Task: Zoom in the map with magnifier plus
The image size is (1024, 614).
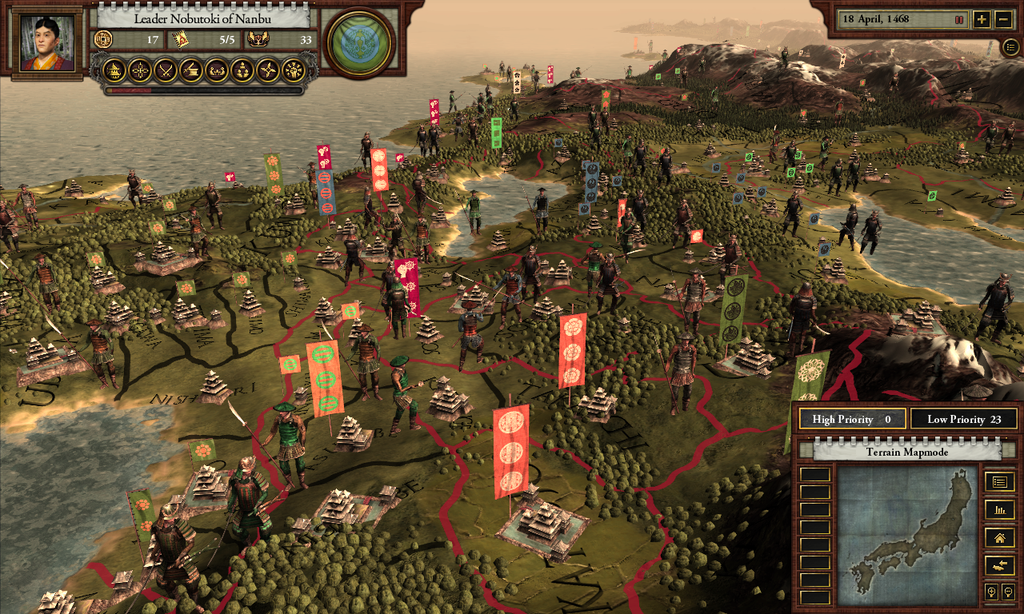Action: coord(990,592)
